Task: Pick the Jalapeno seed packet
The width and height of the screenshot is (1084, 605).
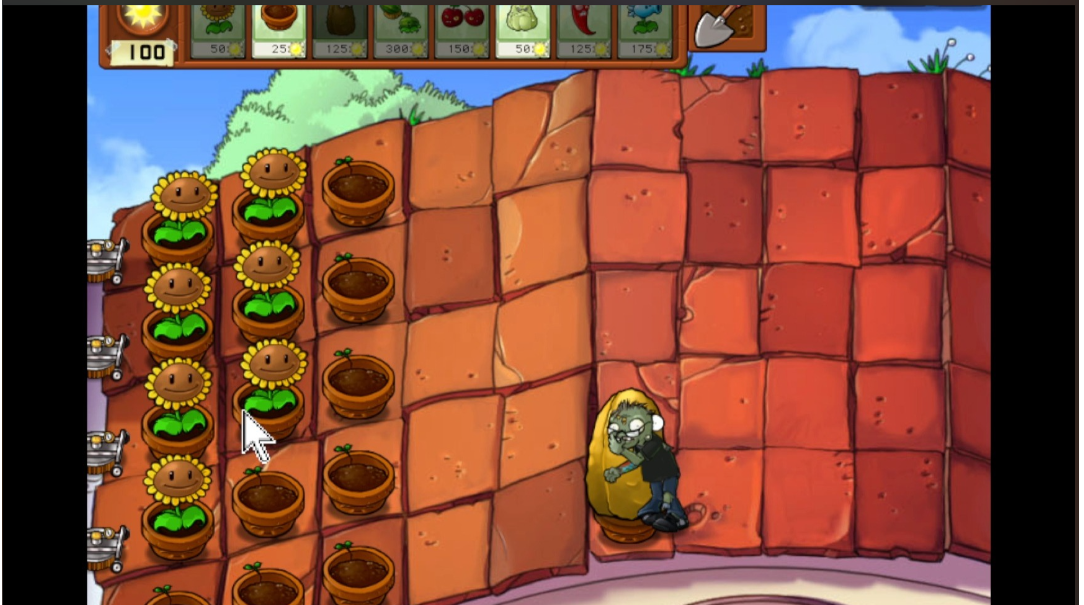Action: tap(584, 30)
